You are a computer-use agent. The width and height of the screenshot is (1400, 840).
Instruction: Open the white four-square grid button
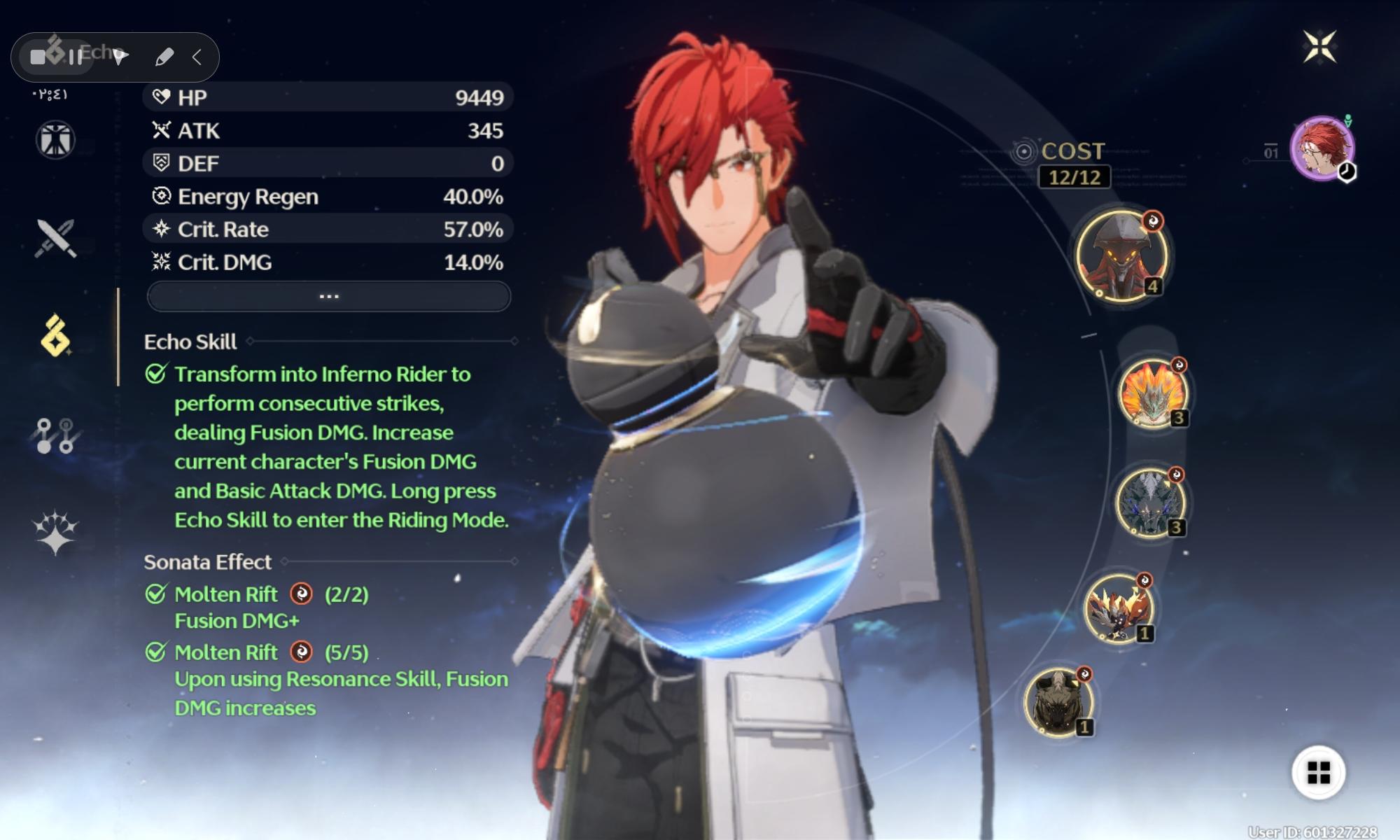click(1318, 773)
